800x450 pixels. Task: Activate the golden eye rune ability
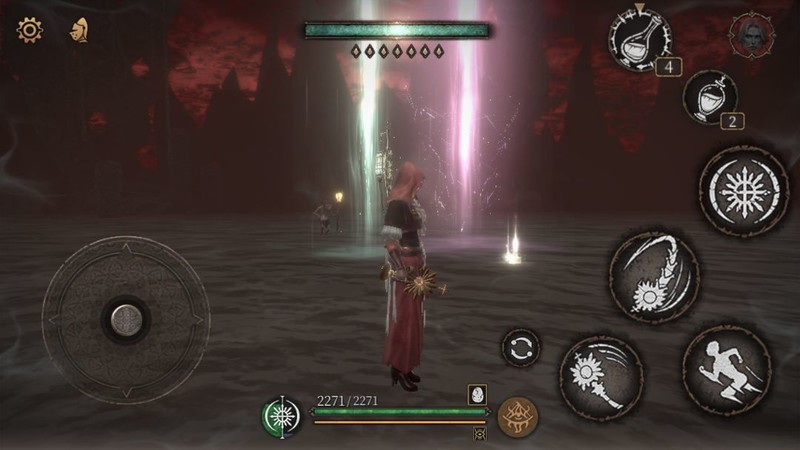(x=518, y=415)
